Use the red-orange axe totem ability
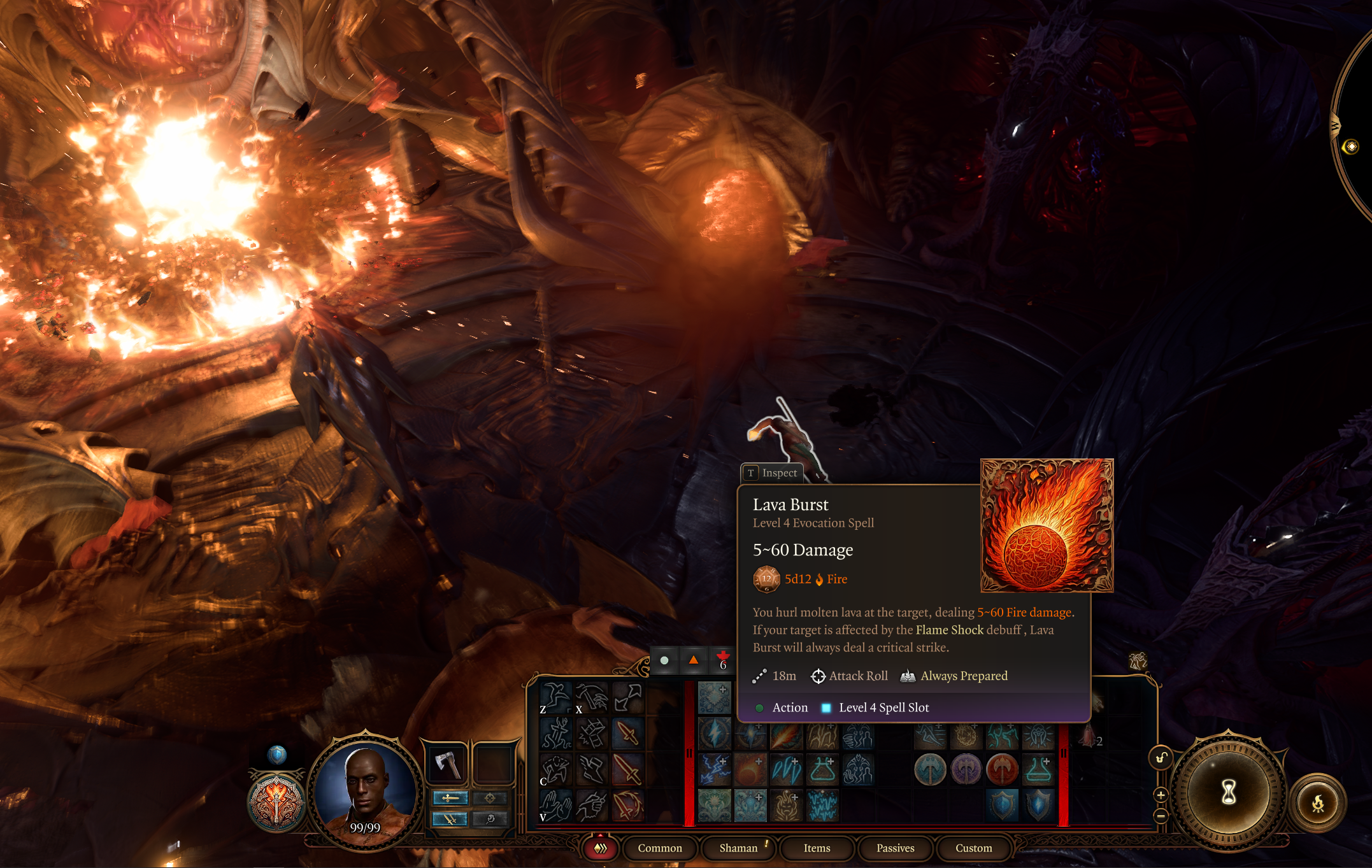Viewport: 1372px width, 868px height. pos(1002,770)
